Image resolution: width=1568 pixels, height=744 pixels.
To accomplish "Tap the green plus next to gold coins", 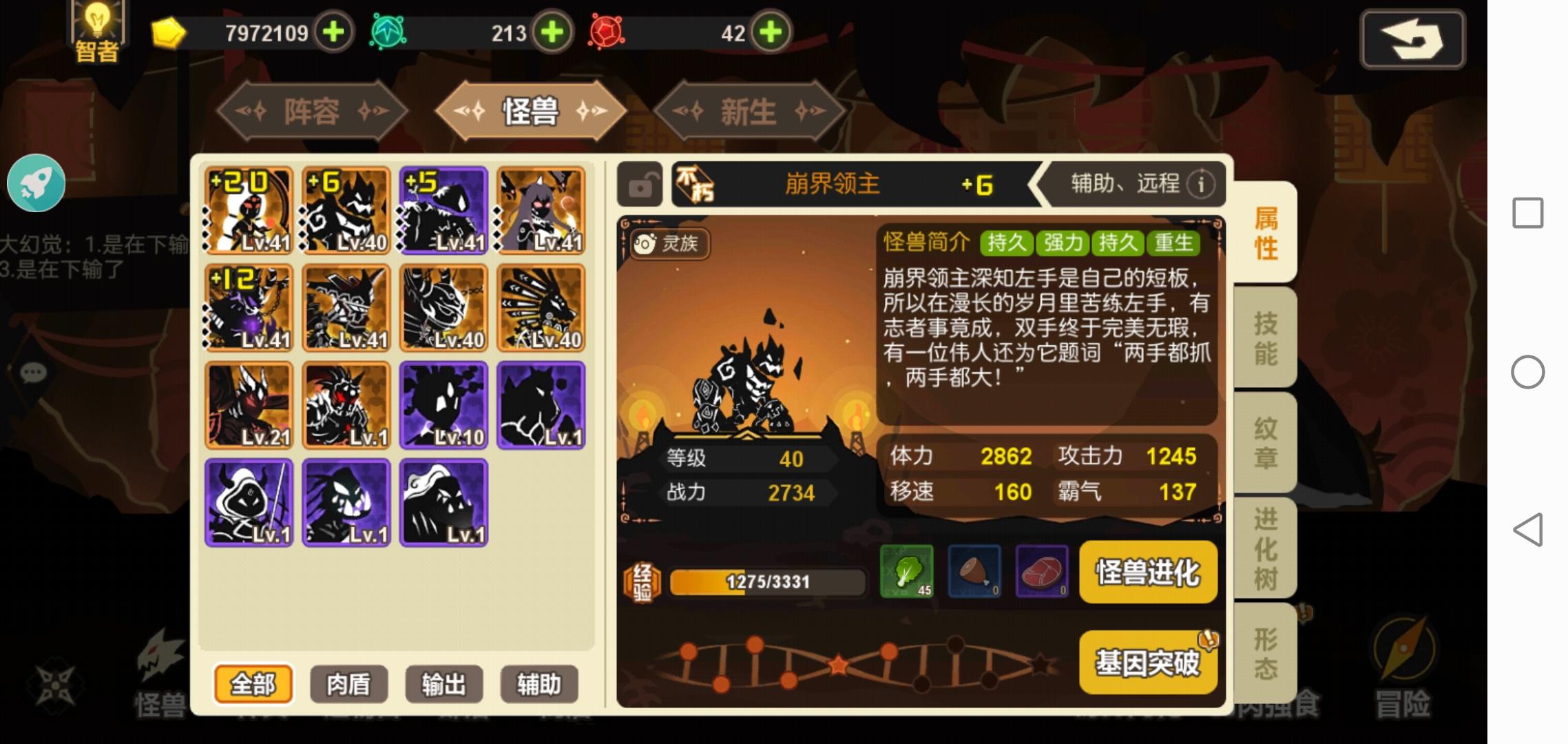I will [x=334, y=32].
